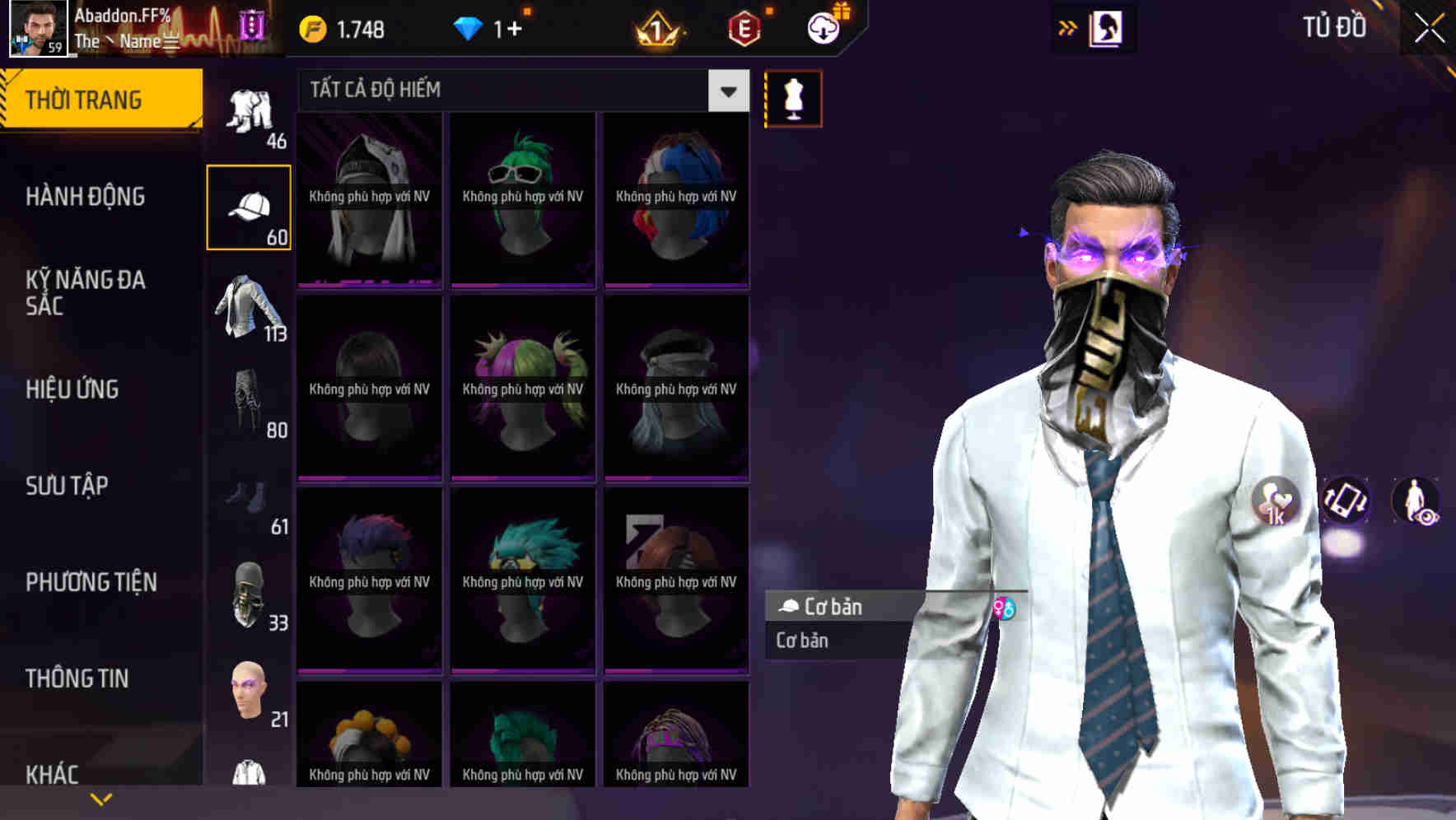Open the cloud download gift icon

[x=823, y=26]
